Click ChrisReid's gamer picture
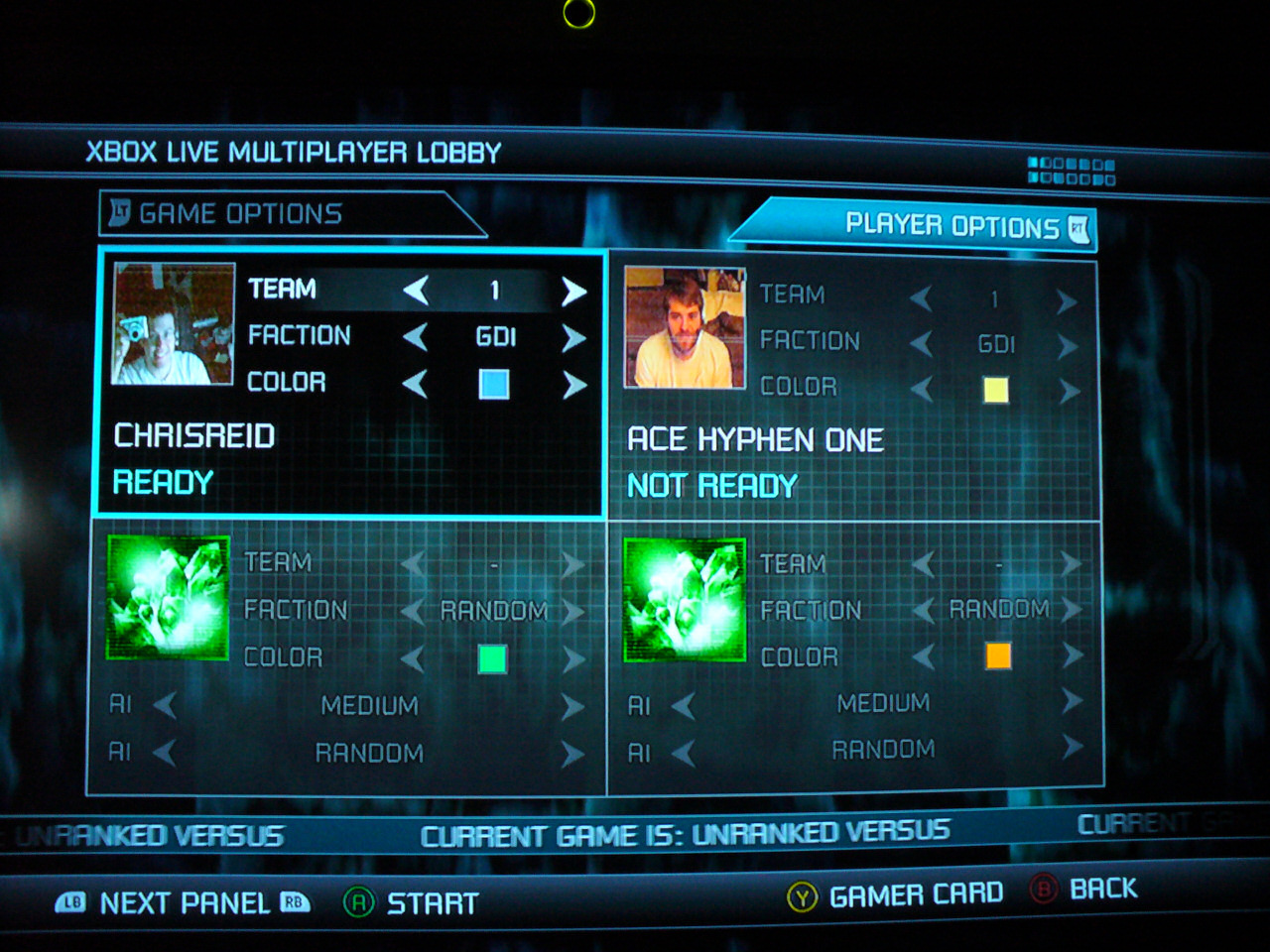The width and height of the screenshot is (1270, 952). coord(174,323)
